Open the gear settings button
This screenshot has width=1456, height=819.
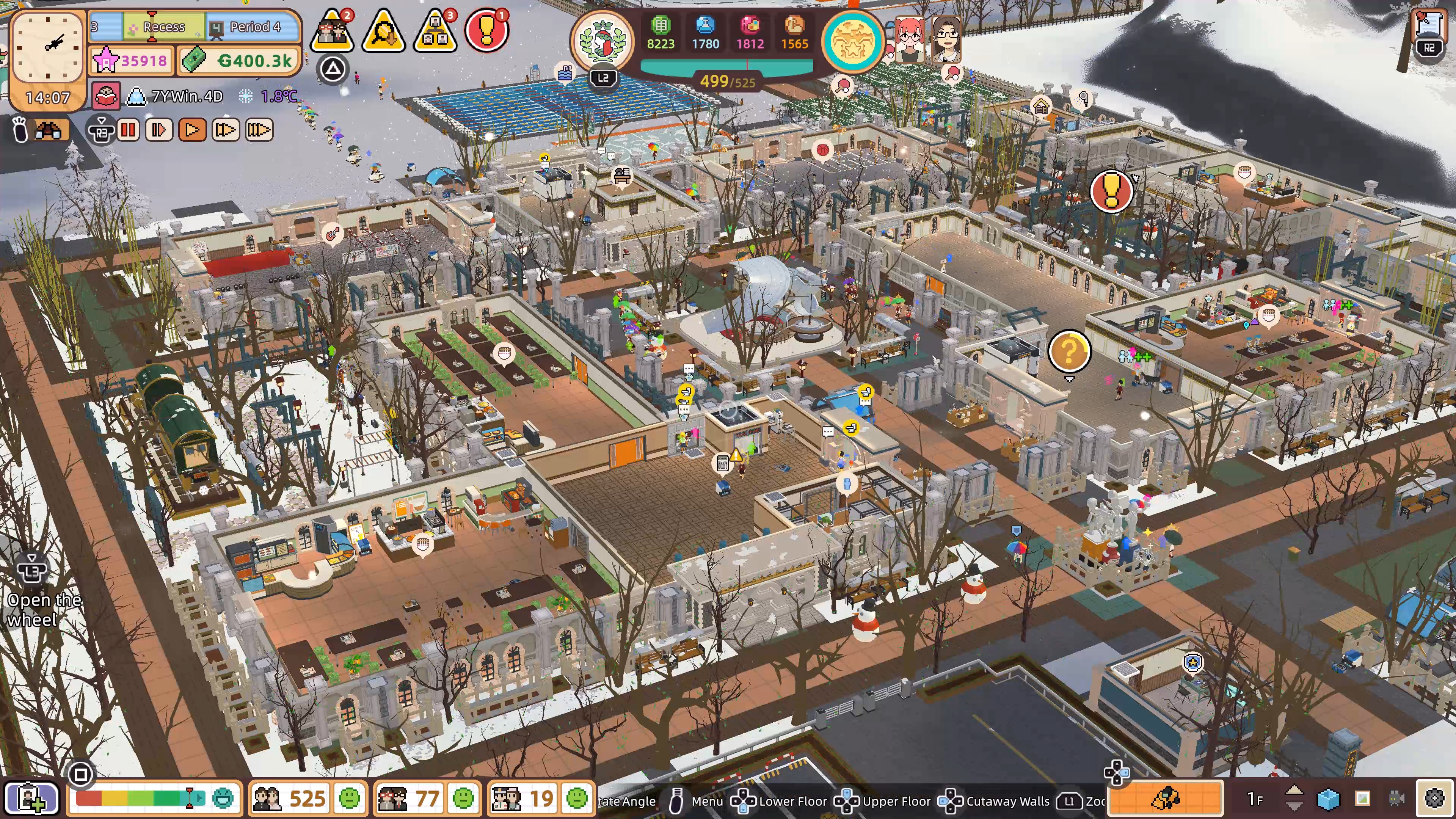(1434, 798)
